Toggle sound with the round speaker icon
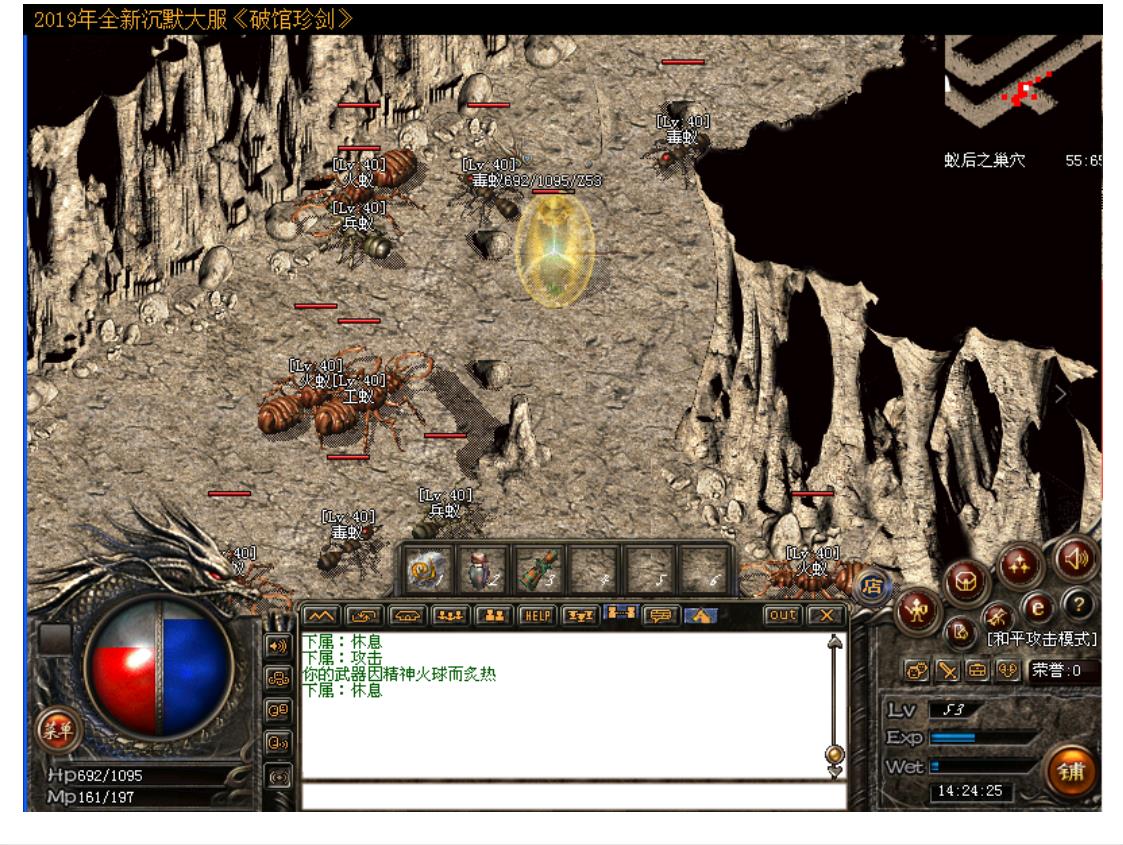This screenshot has height=845, width=1123. click(x=1077, y=557)
